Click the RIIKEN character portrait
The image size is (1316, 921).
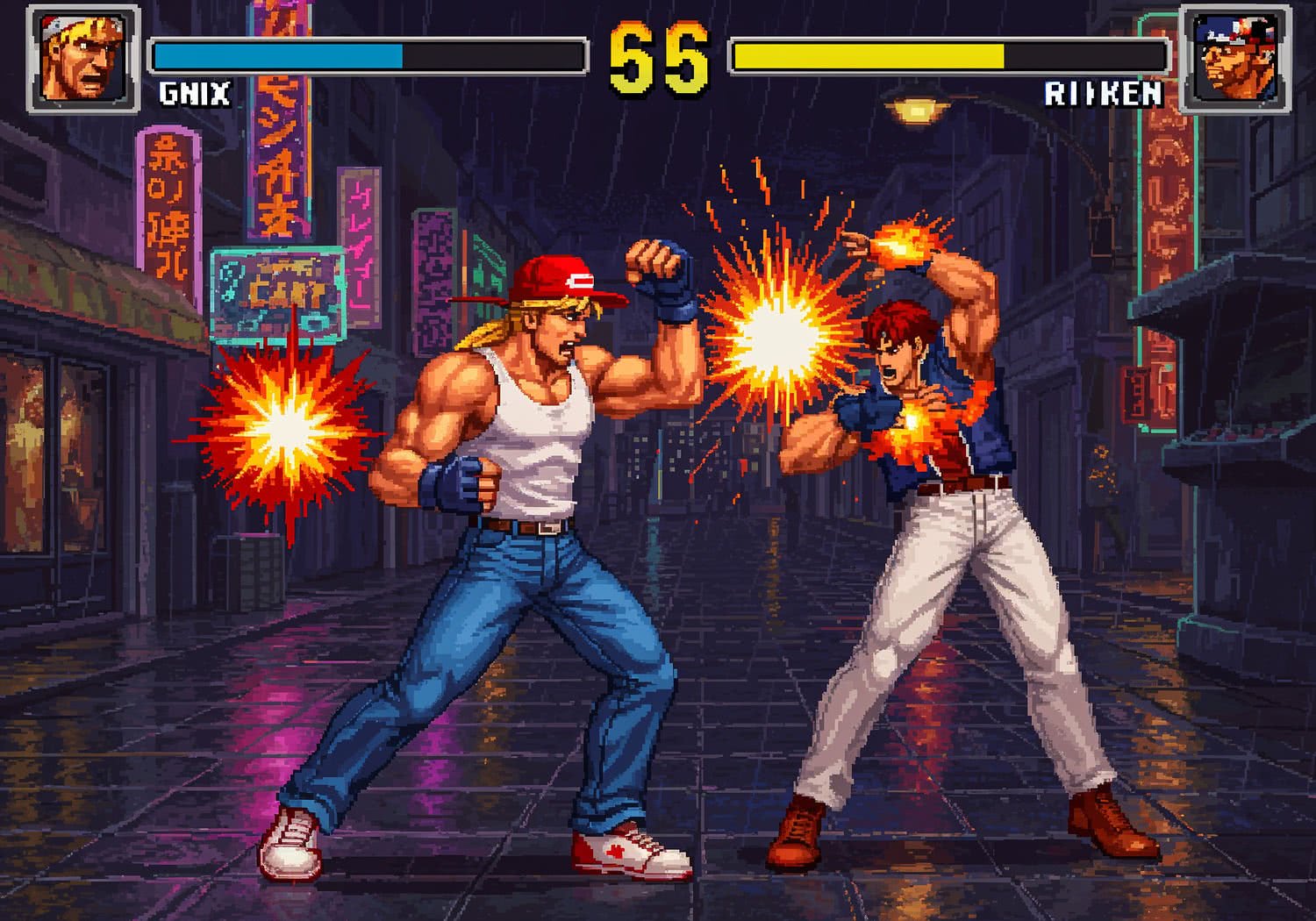coord(1233,57)
